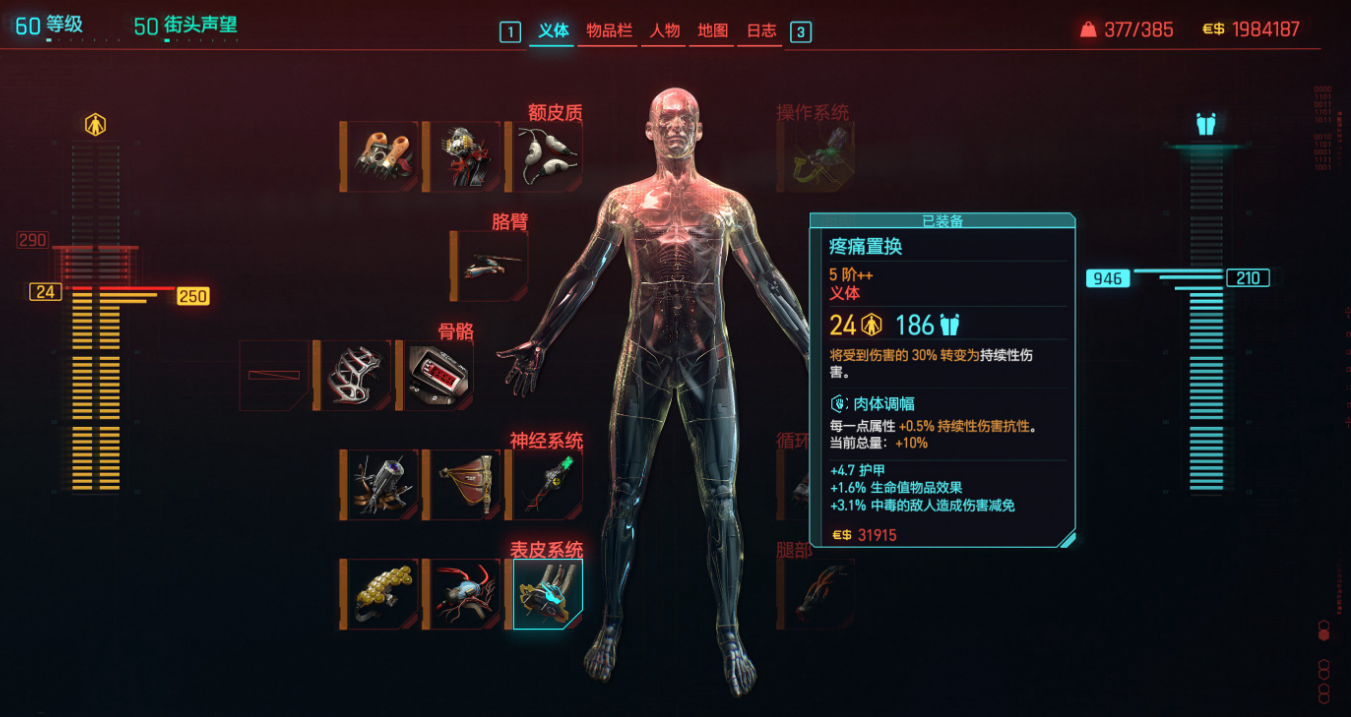Choose the gold-chip frontal cortex implant with red wires
The width and height of the screenshot is (1351, 717).
[x=463, y=157]
